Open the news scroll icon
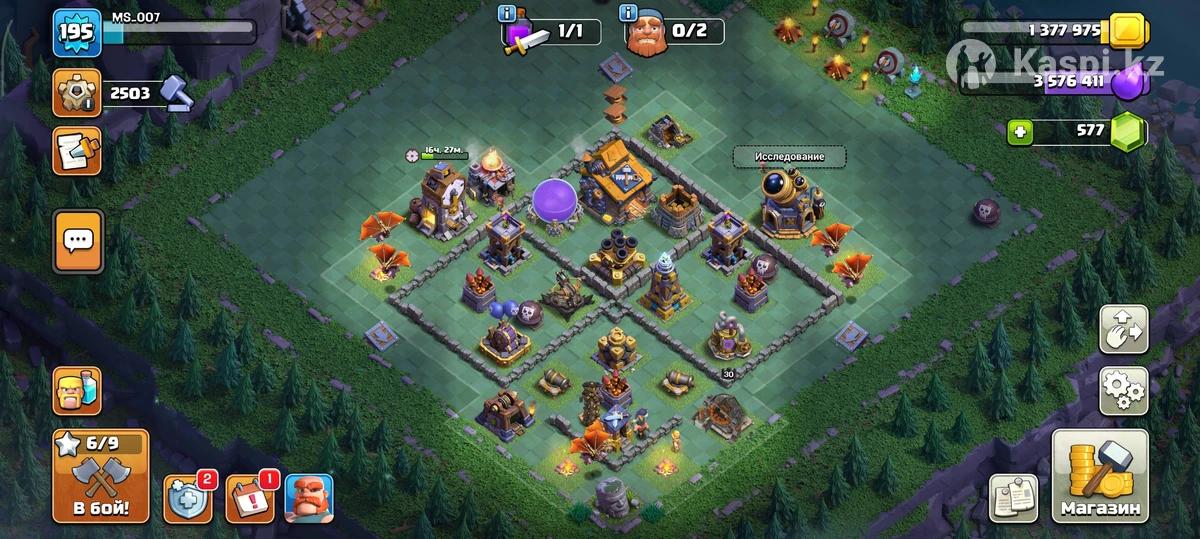The image size is (1200, 539). pyautogui.click(x=78, y=151)
